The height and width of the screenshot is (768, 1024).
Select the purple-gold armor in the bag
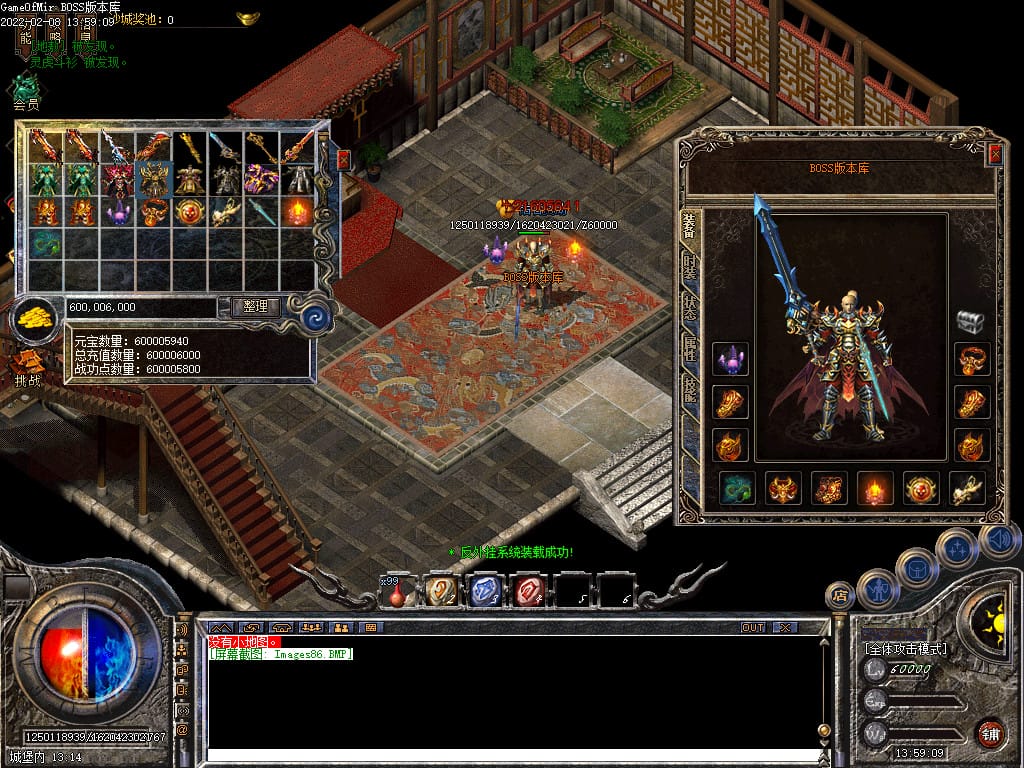(x=262, y=180)
